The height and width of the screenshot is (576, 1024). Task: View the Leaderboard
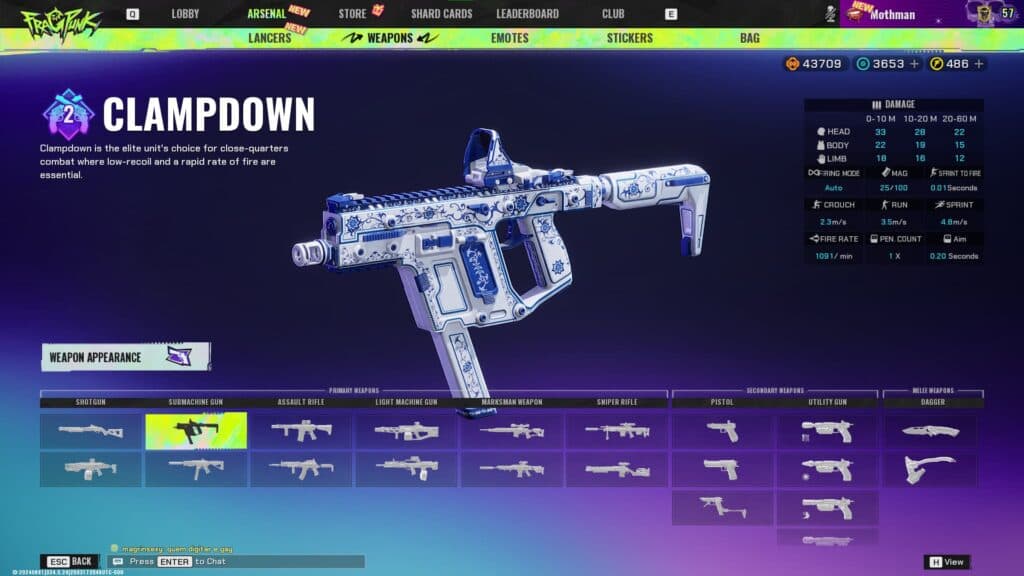coord(527,14)
